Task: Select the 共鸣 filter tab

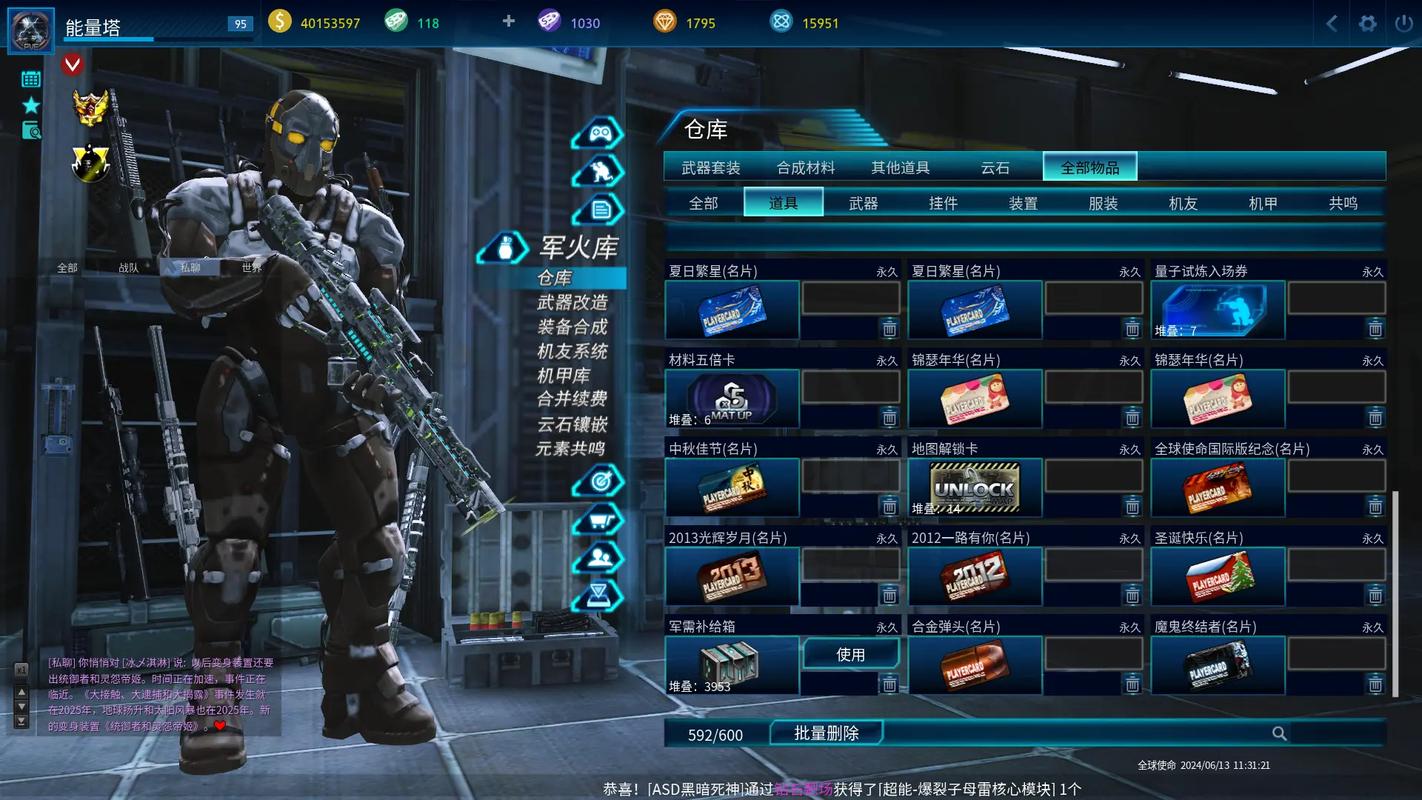Action: [1343, 203]
